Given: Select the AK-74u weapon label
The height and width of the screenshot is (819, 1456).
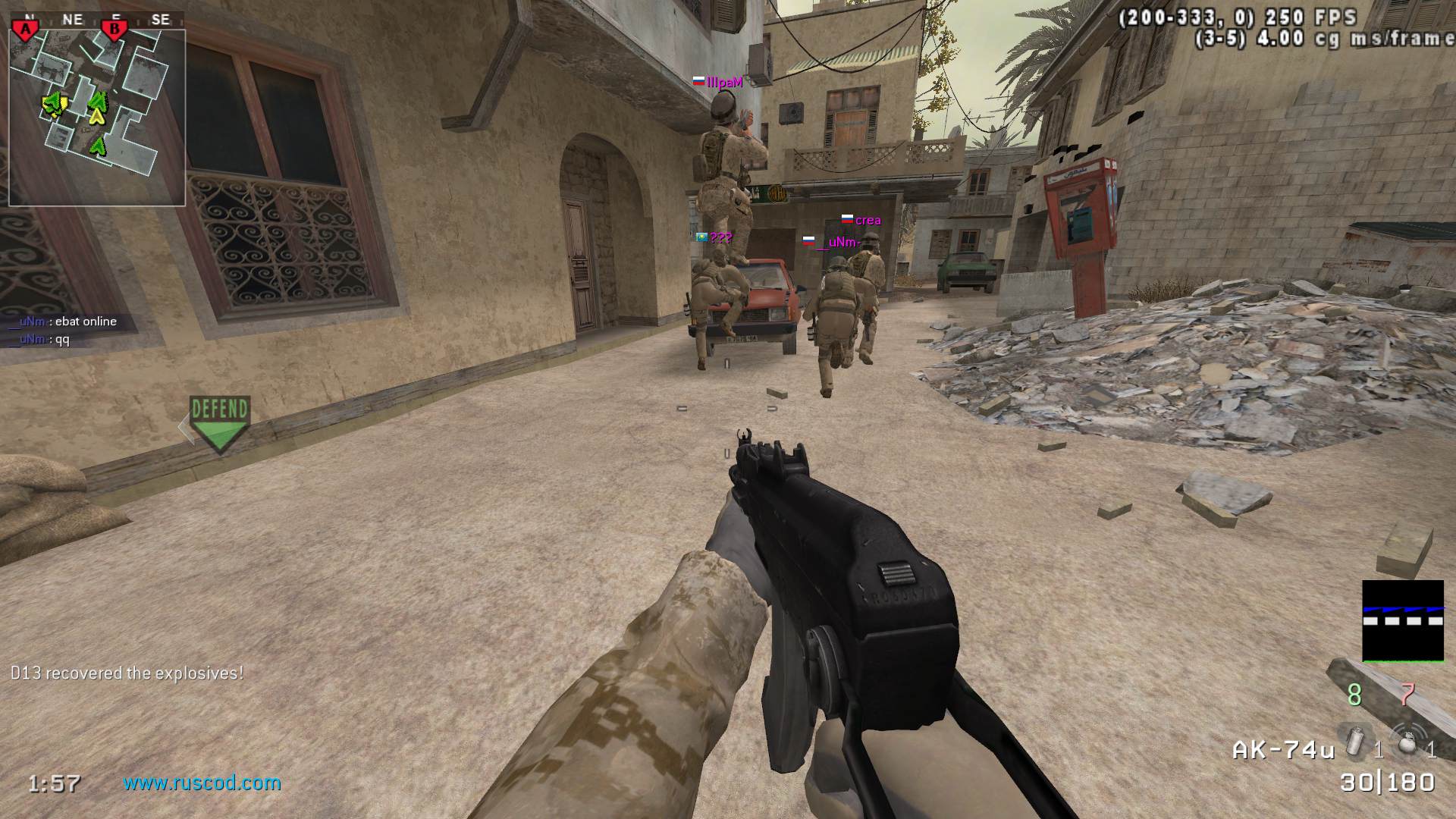Looking at the screenshot, I should (1283, 750).
